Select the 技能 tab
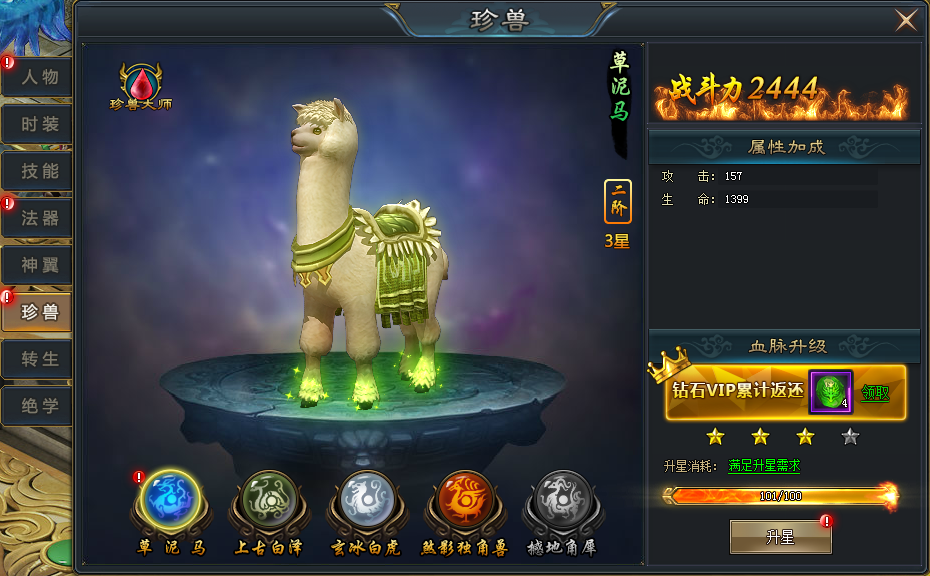Screen dimensions: 930x576 [x=38, y=171]
